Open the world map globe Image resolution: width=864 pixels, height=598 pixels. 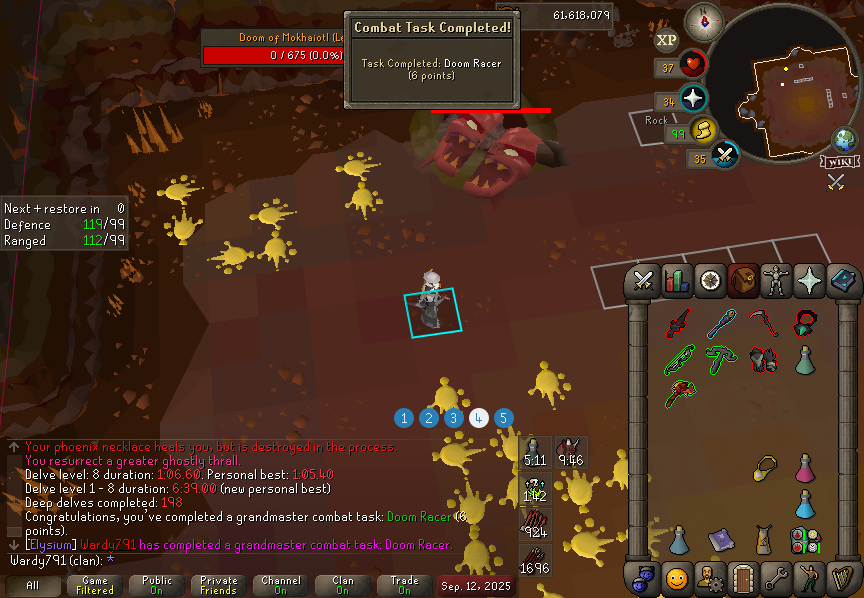[844, 140]
